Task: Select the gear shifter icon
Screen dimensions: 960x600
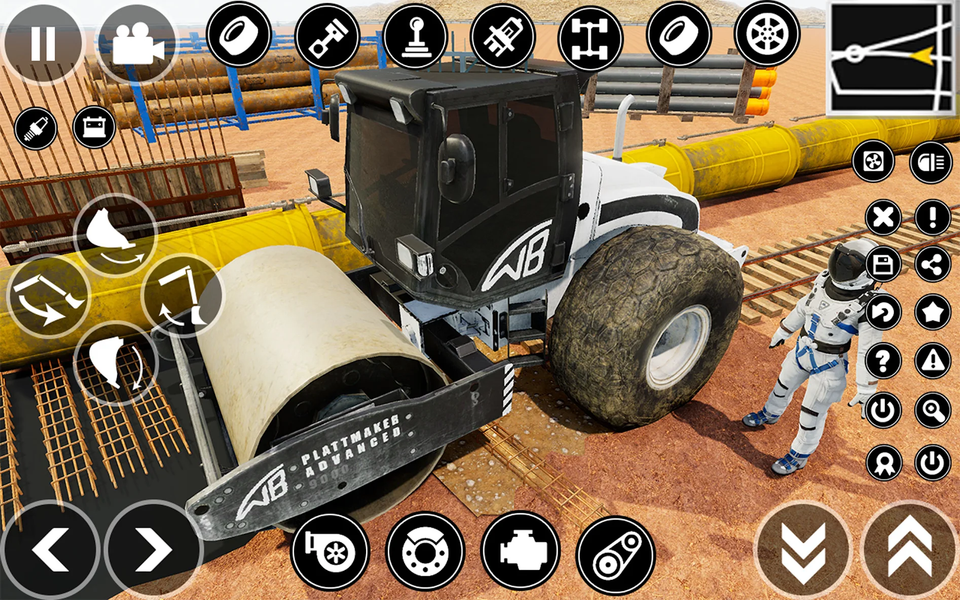Action: [415, 35]
